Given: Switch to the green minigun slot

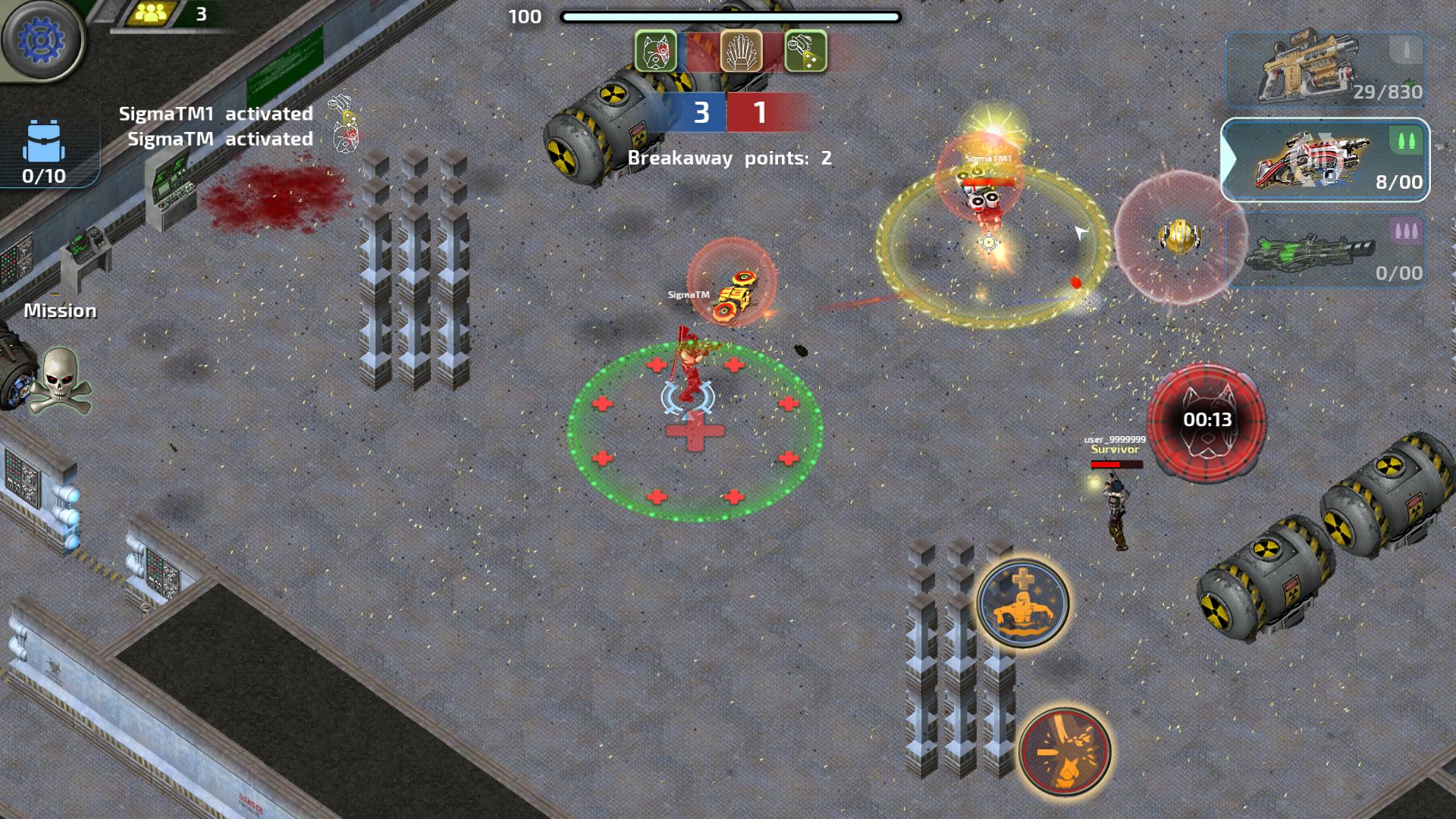Looking at the screenshot, I should point(1324,252).
